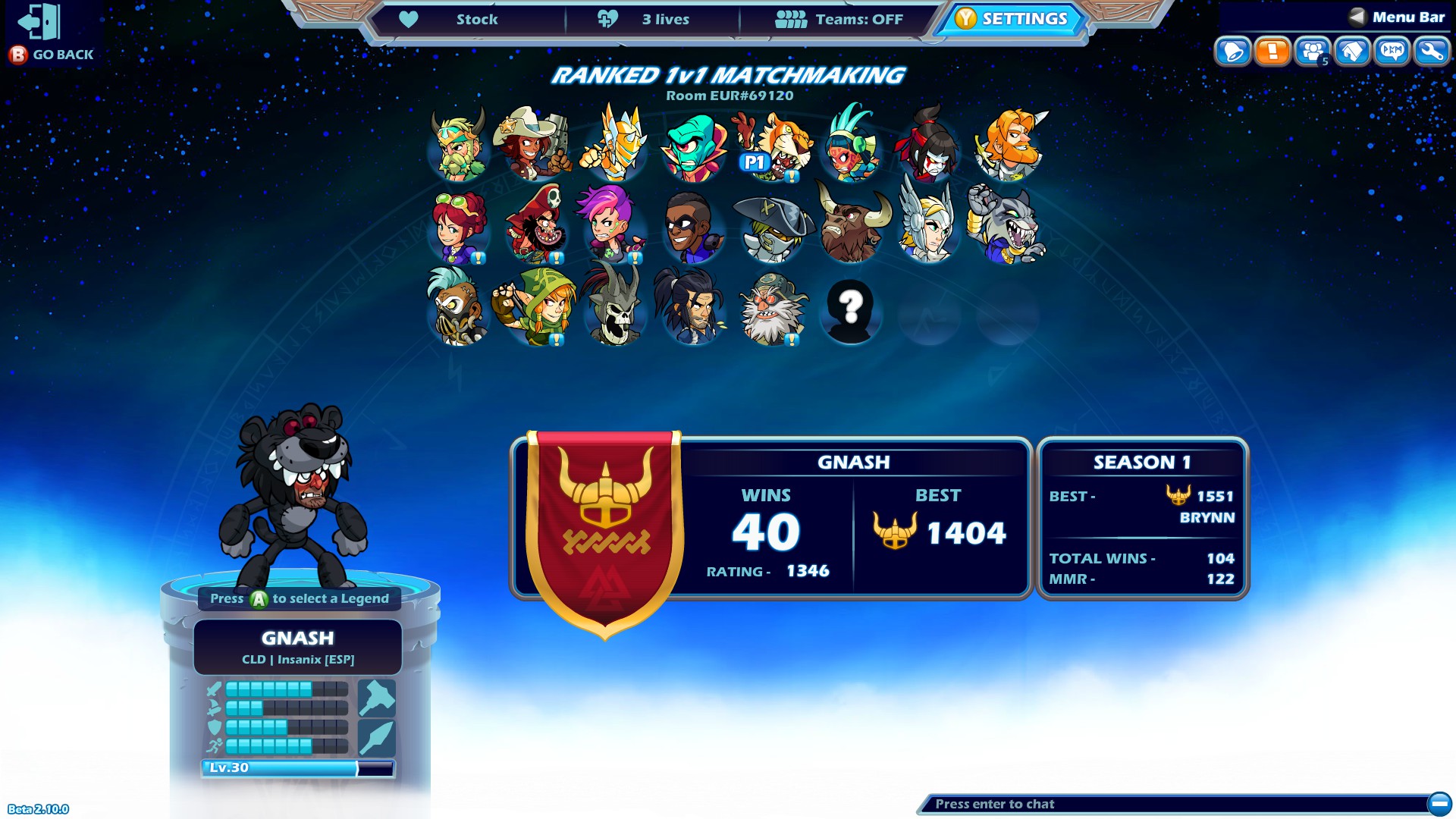Image resolution: width=1456 pixels, height=819 pixels.
Task: Open the Menu Bar
Action: [1407, 15]
